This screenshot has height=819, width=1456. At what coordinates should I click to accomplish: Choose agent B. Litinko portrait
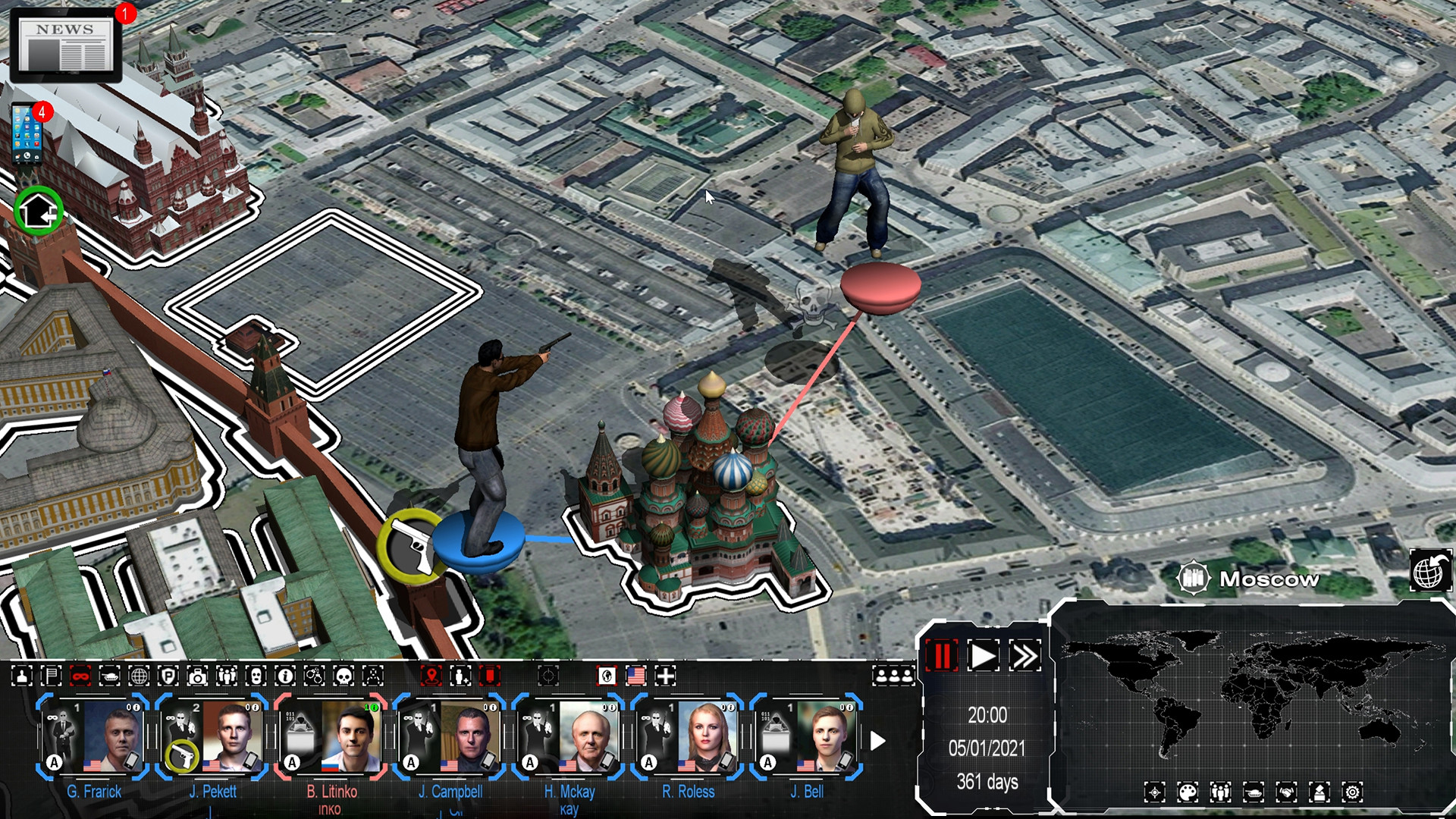(350, 736)
